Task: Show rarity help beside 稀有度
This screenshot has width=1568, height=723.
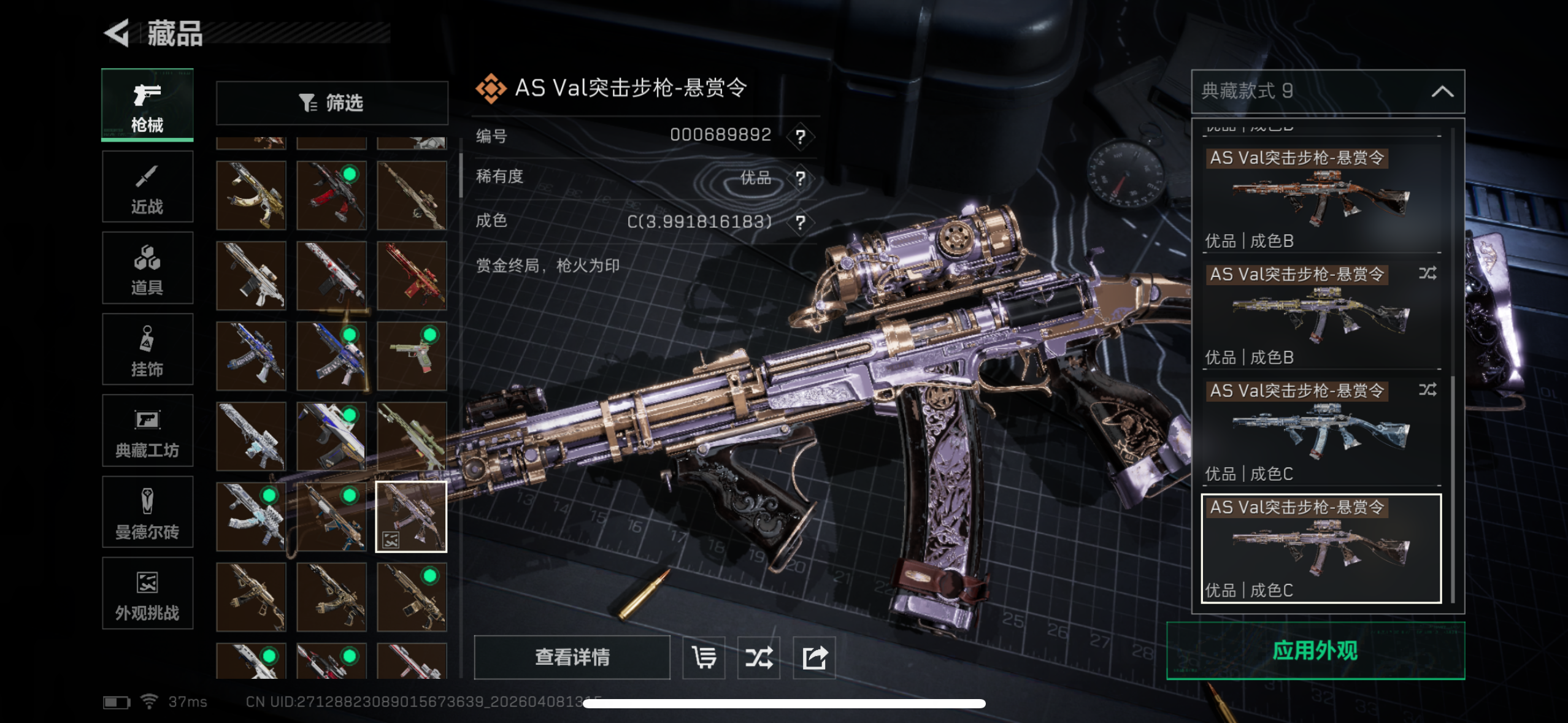Action: (800, 178)
